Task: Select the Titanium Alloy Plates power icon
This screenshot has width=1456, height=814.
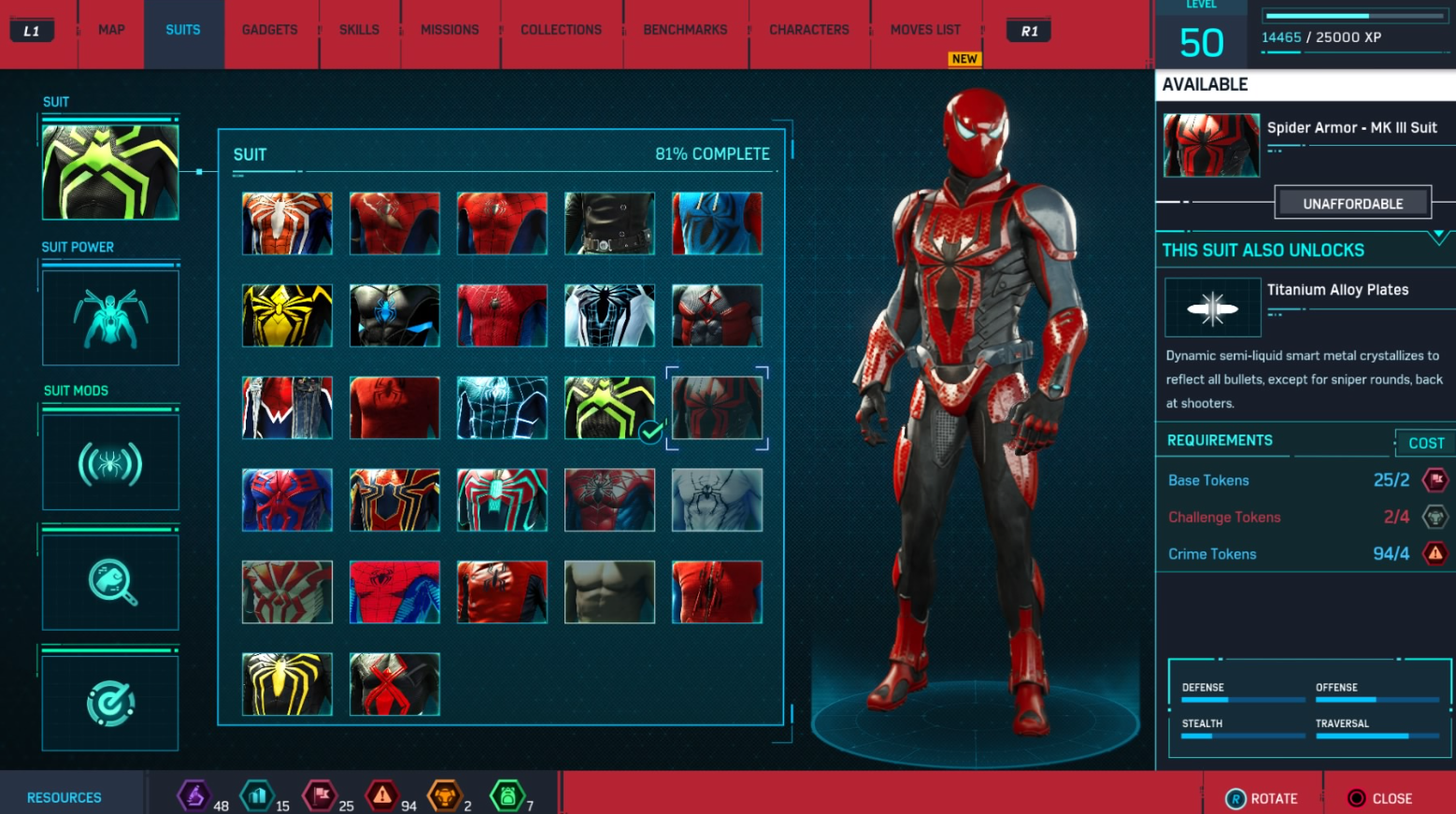Action: coord(1212,307)
